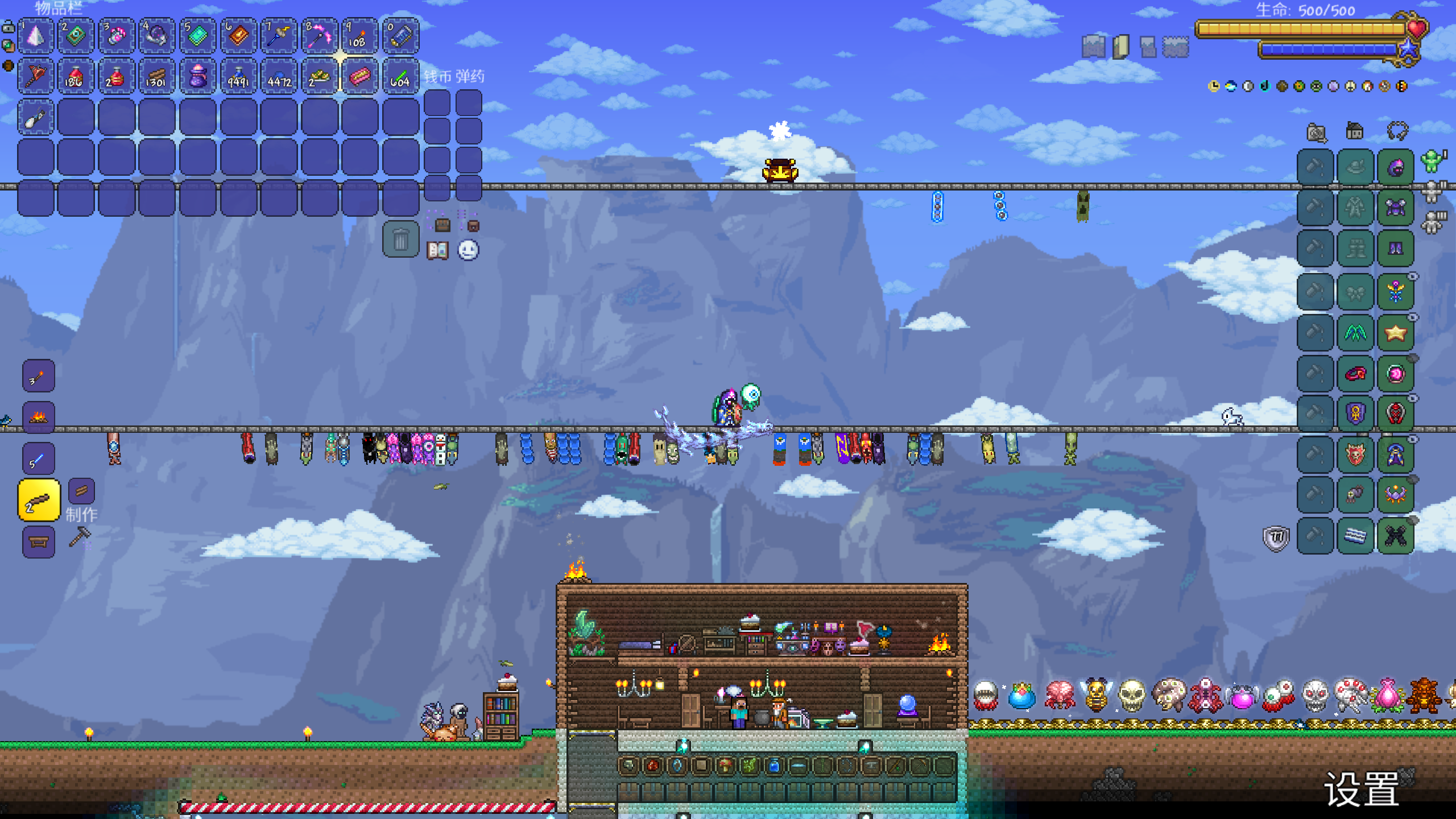The image size is (1456, 819).
Task: Select the campfire crafting recipe
Action: click(x=39, y=417)
